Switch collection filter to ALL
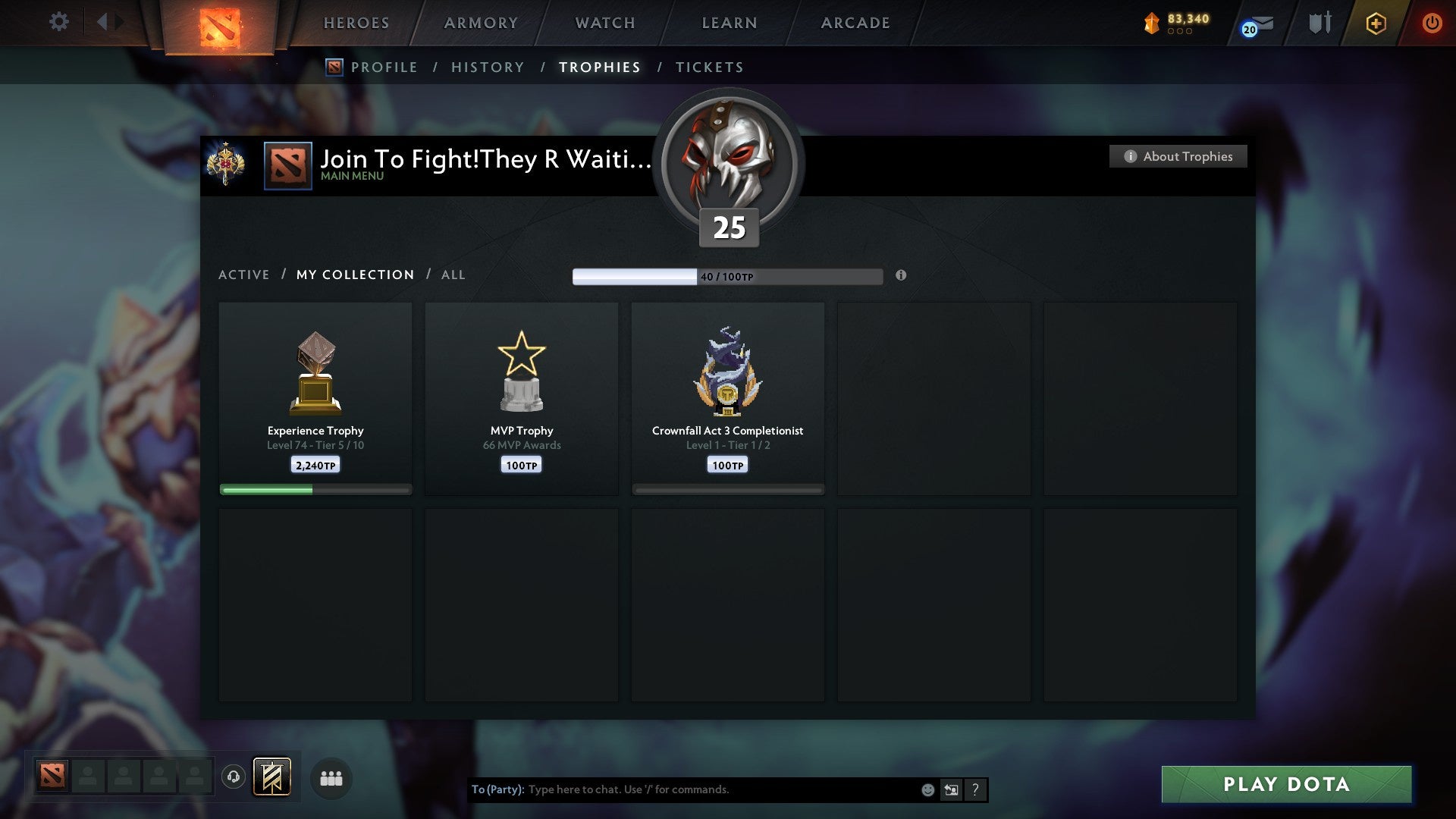The height and width of the screenshot is (819, 1456). pyautogui.click(x=453, y=275)
